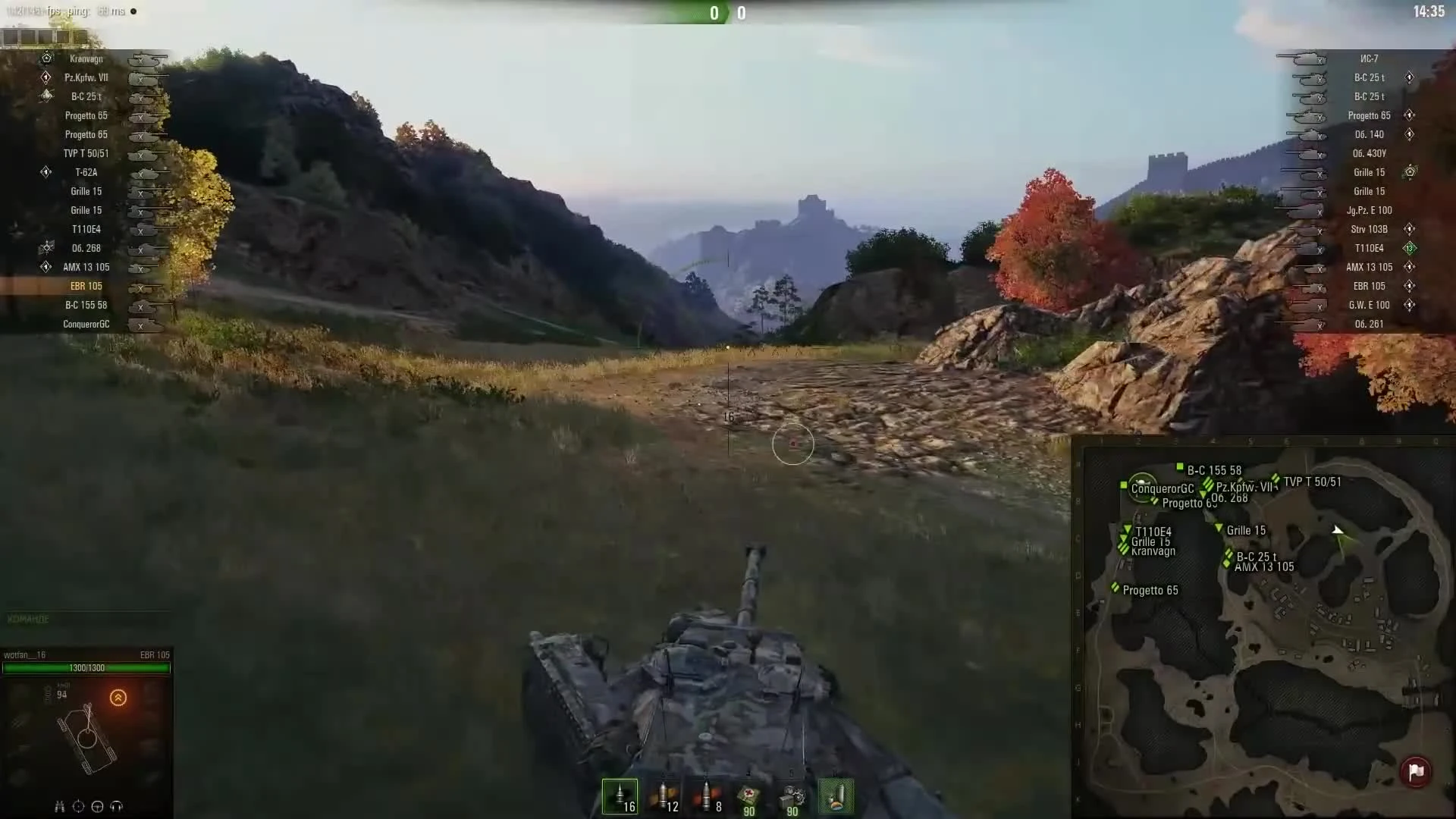Click the headphones radio operator icon
The height and width of the screenshot is (819, 1456).
coord(116,806)
